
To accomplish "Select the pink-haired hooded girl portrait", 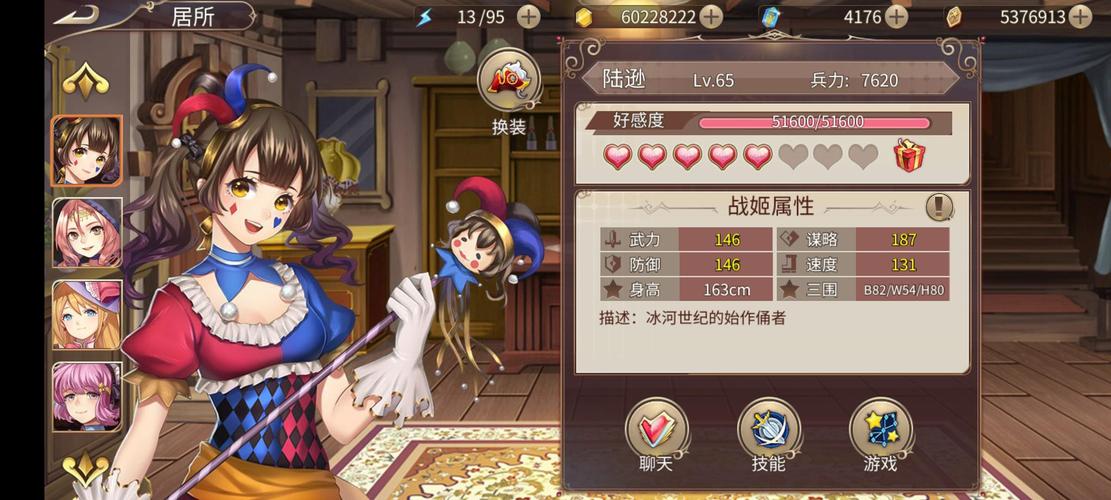I will tap(87, 233).
